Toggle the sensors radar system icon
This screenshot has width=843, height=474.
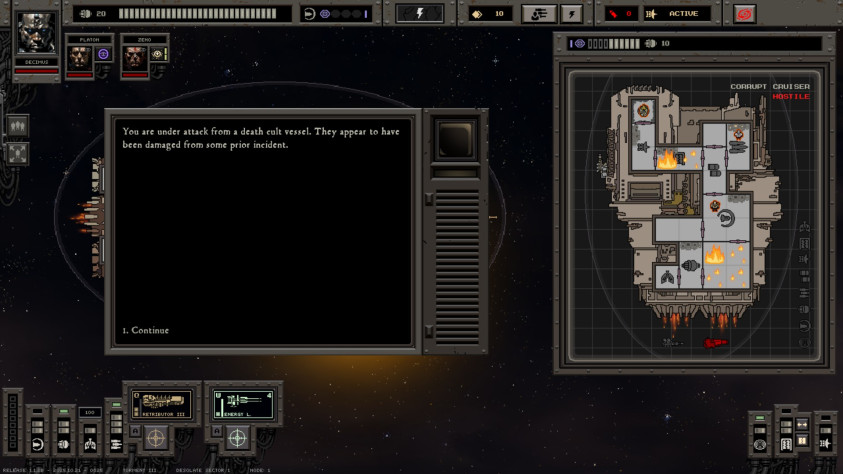coord(760,444)
